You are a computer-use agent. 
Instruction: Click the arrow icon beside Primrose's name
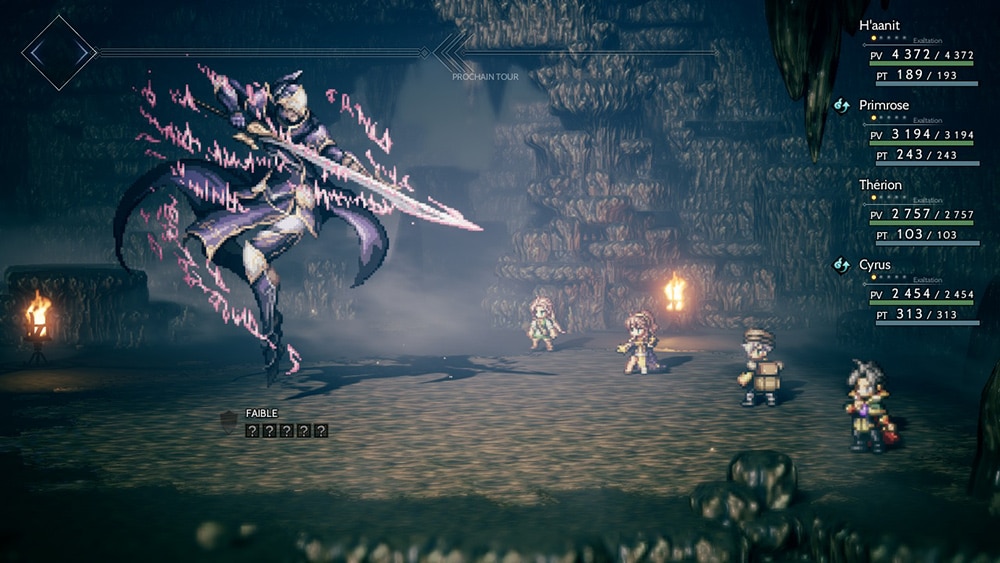[x=842, y=104]
